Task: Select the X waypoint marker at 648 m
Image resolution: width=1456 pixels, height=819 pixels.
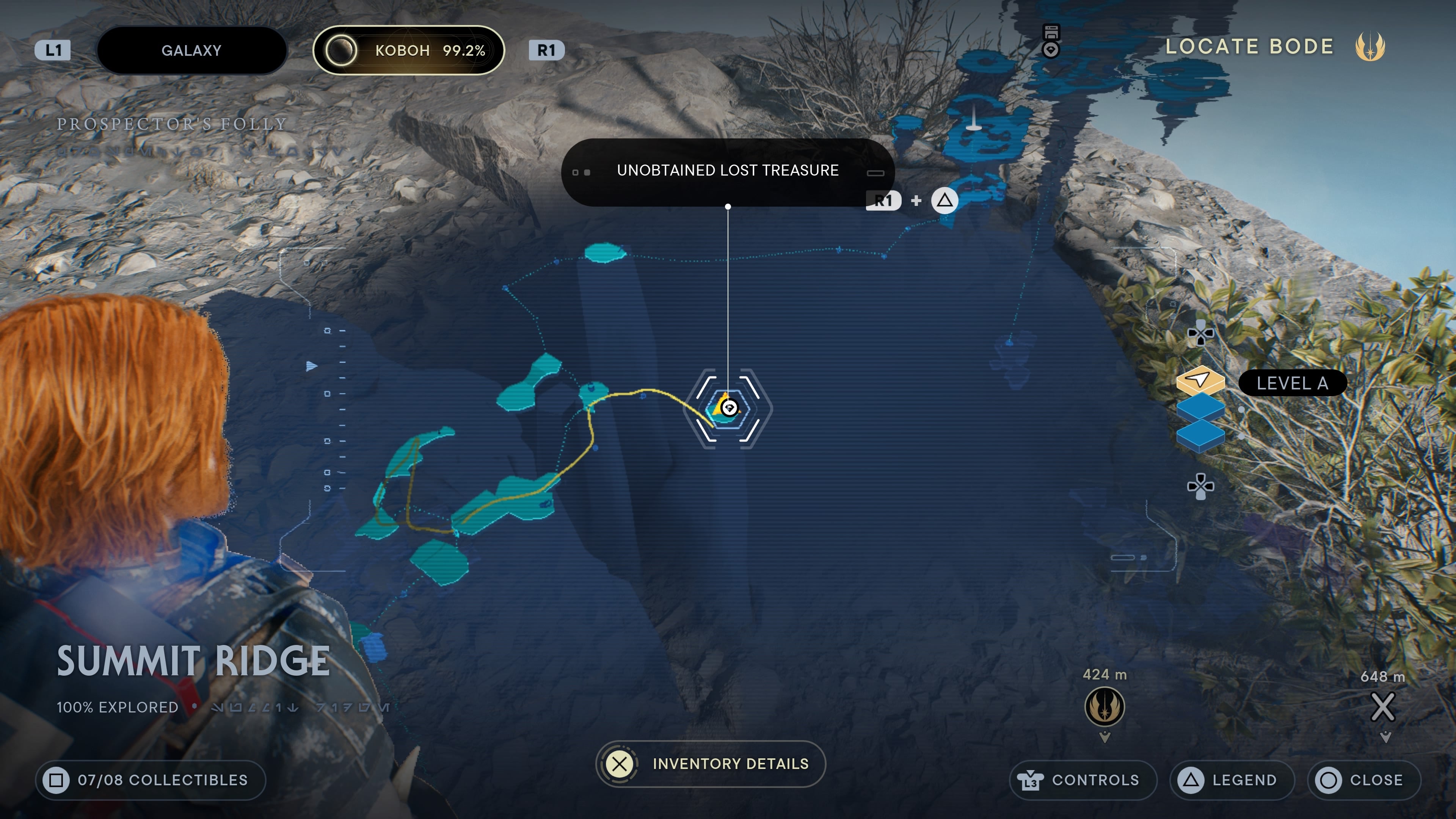Action: point(1382,706)
